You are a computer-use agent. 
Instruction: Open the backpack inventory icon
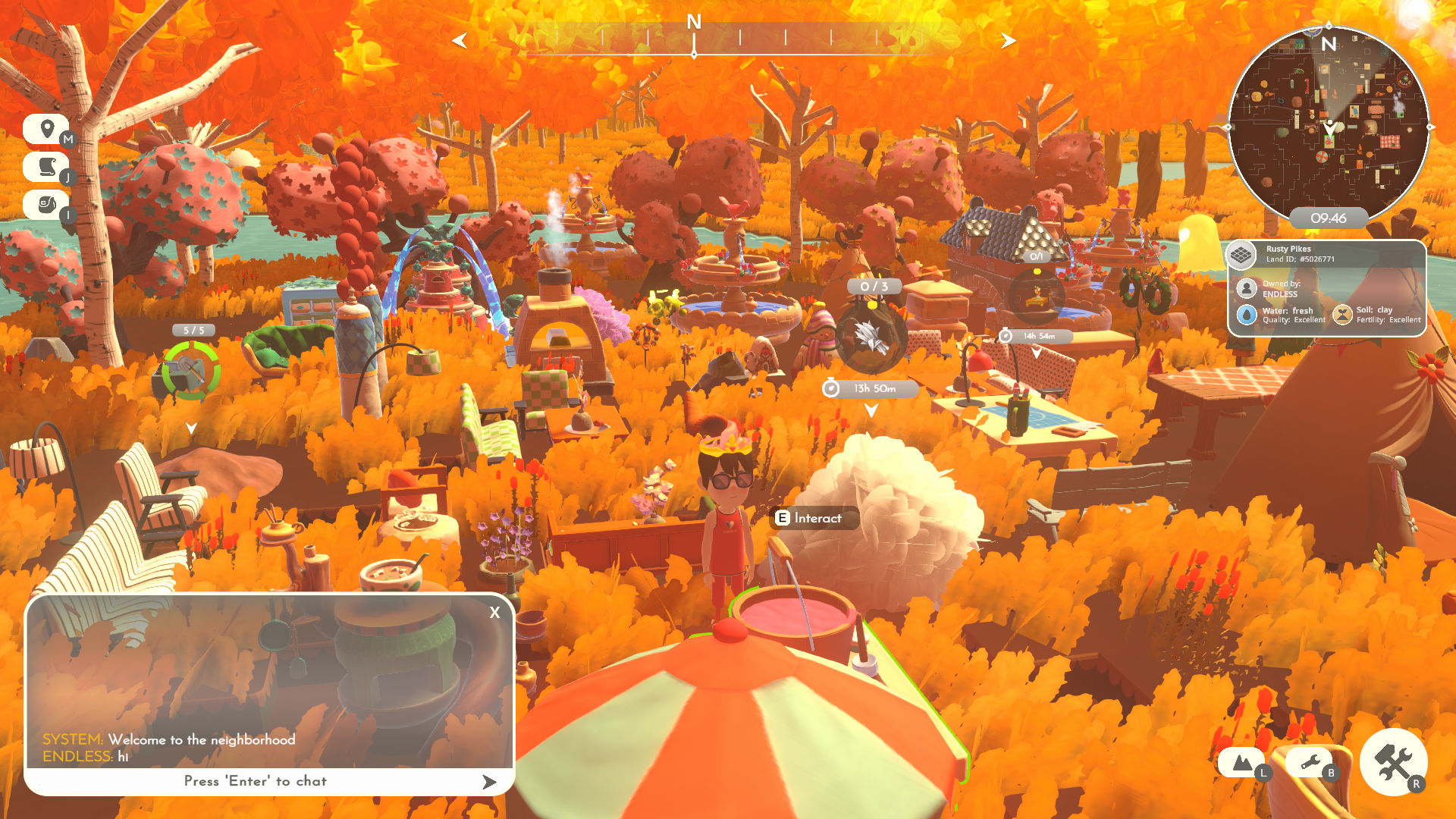pyautogui.click(x=47, y=205)
